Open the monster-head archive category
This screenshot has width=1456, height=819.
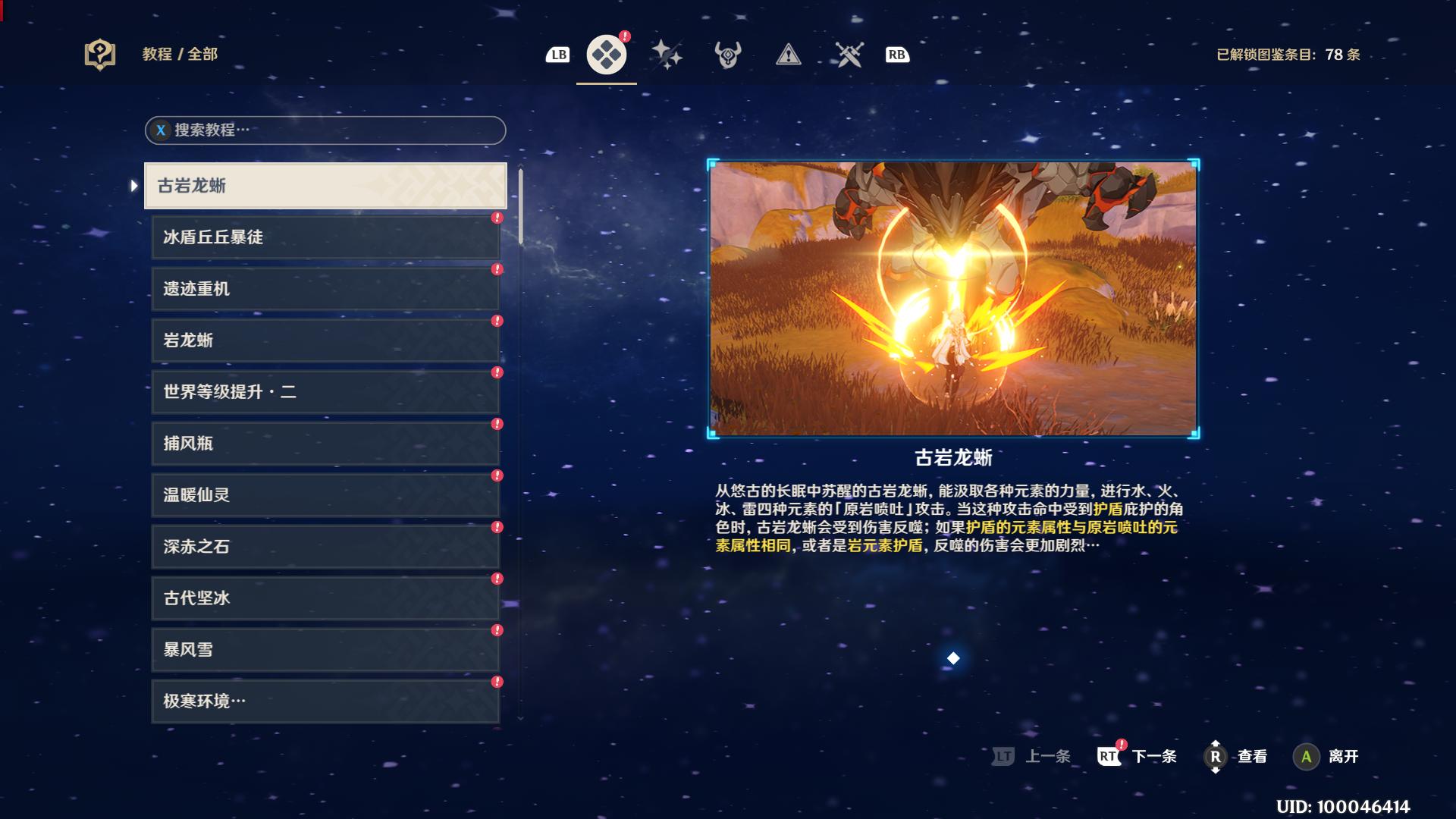coord(726,54)
